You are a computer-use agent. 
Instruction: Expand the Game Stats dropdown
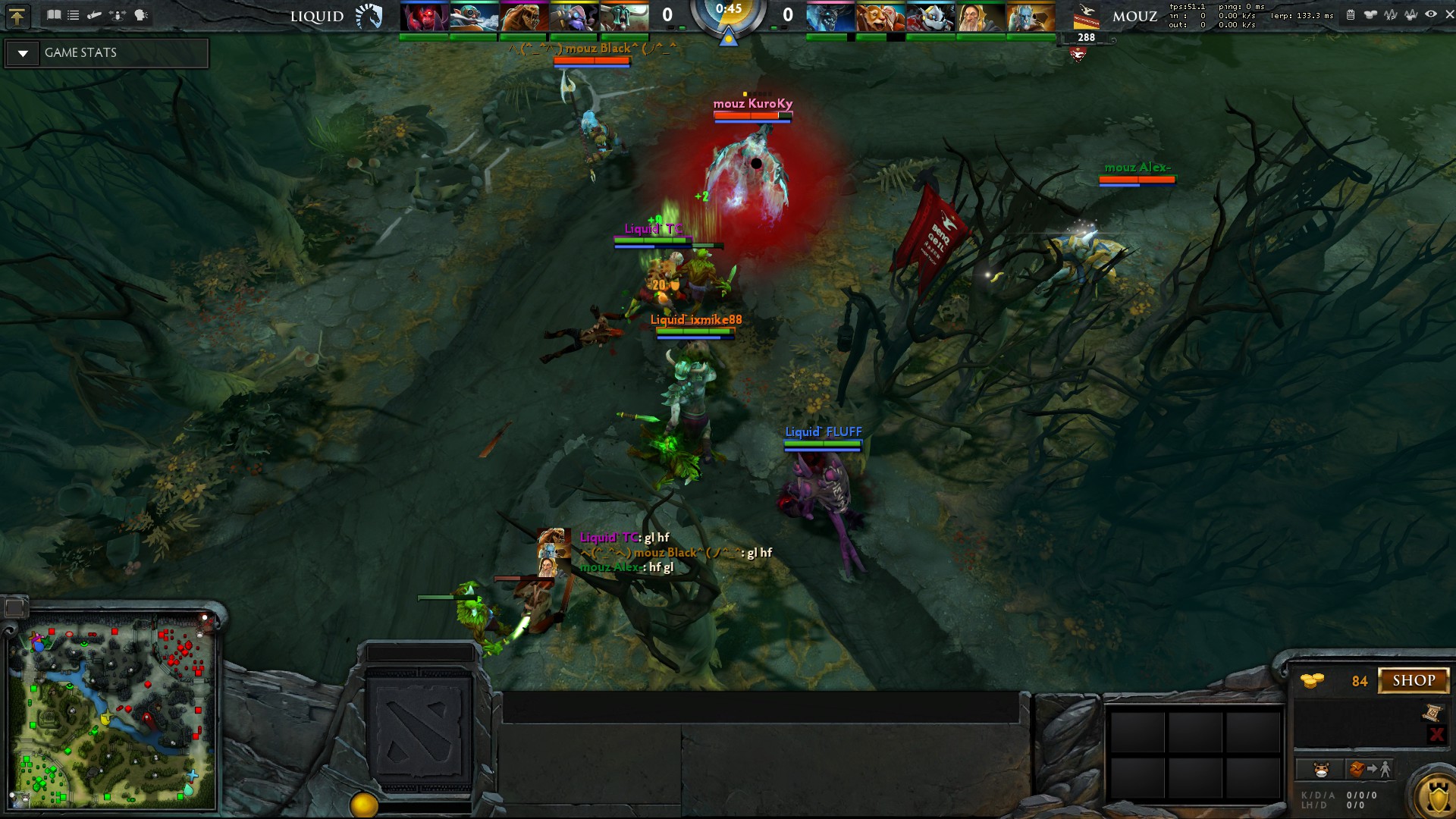coord(23,53)
